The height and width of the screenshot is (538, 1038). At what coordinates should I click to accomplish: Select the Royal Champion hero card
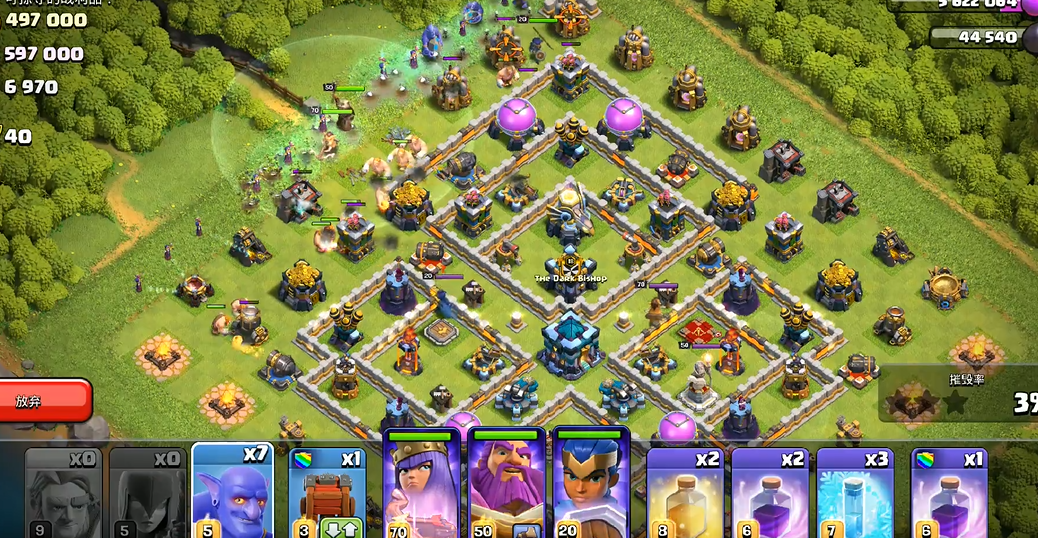point(590,487)
